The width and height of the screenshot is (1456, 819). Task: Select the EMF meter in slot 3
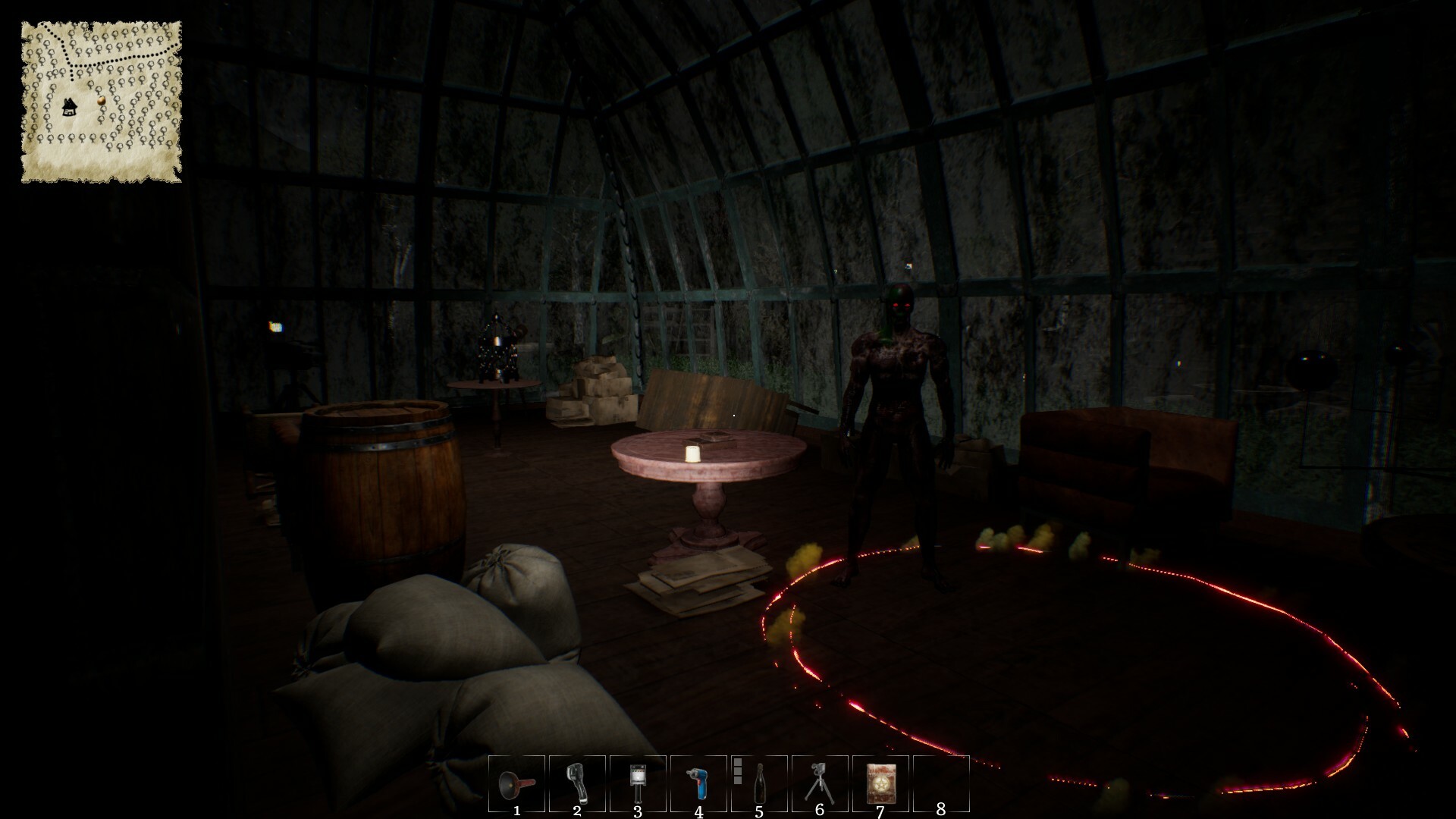click(x=638, y=785)
